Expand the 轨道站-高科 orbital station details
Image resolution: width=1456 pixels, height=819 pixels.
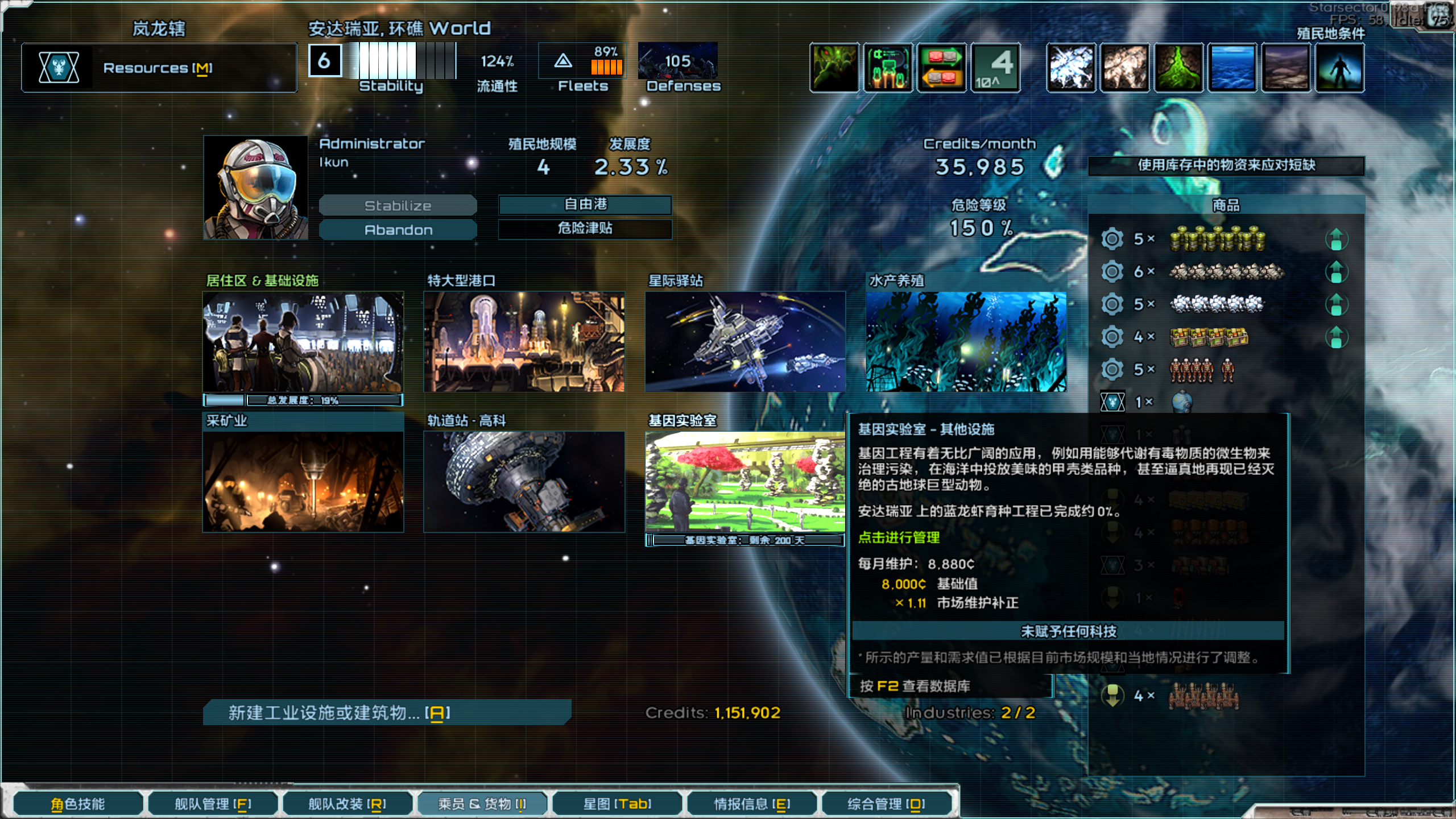tap(523, 481)
